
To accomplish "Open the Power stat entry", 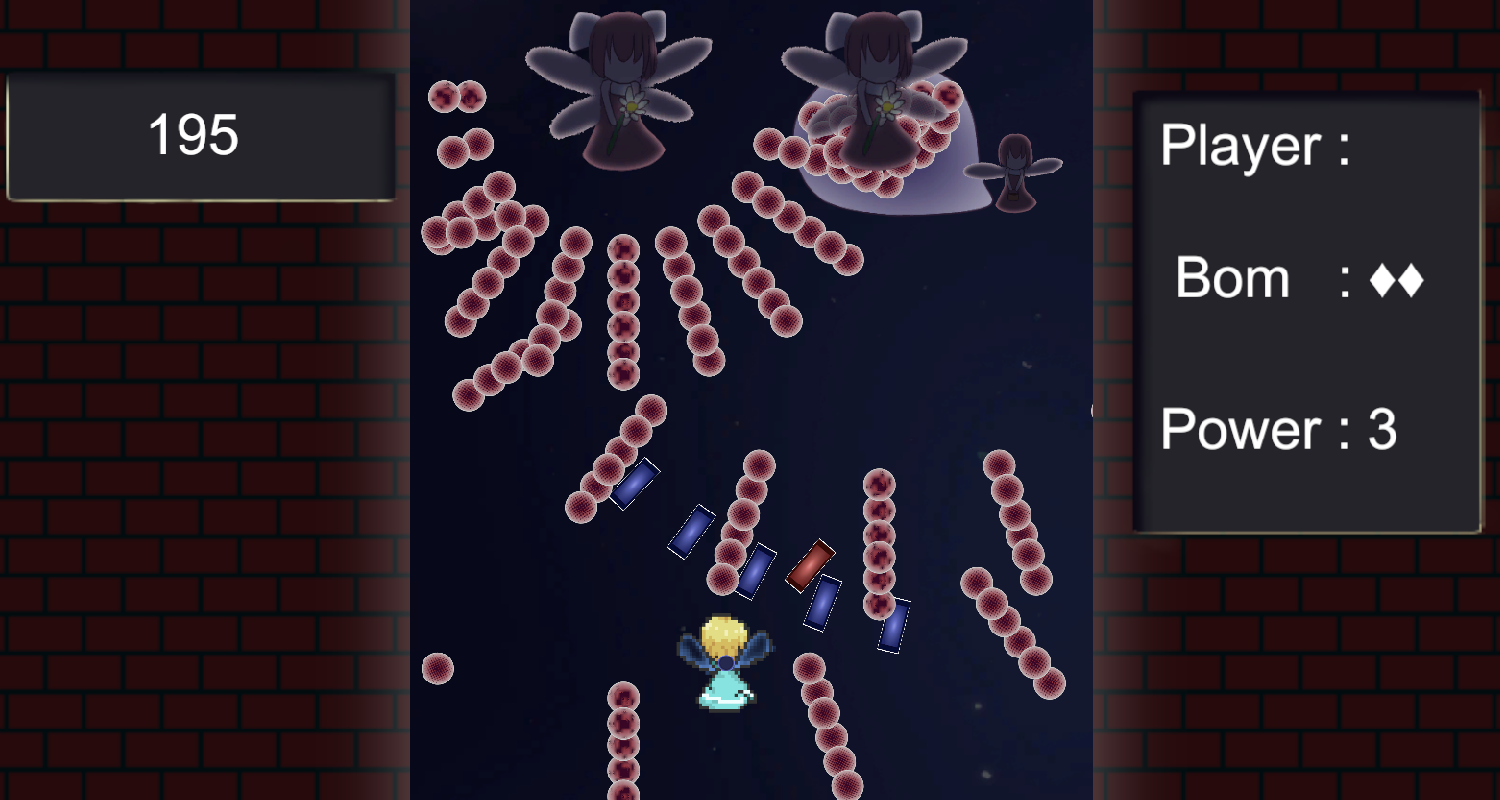I will coord(1280,430).
